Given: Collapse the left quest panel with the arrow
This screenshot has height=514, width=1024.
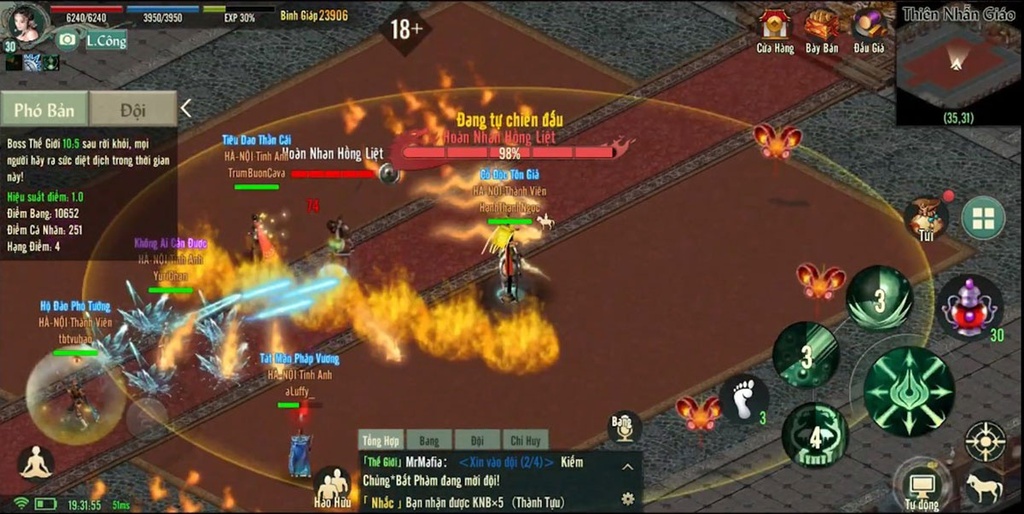Looking at the screenshot, I should click(186, 108).
